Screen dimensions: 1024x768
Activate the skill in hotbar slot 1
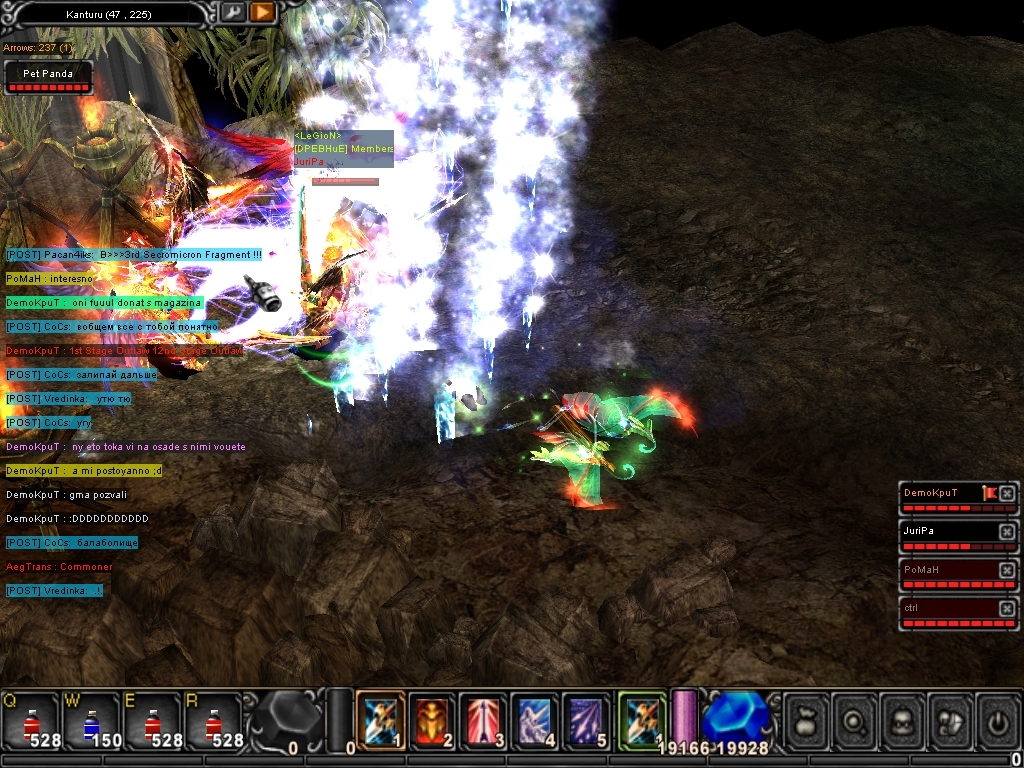[381, 720]
